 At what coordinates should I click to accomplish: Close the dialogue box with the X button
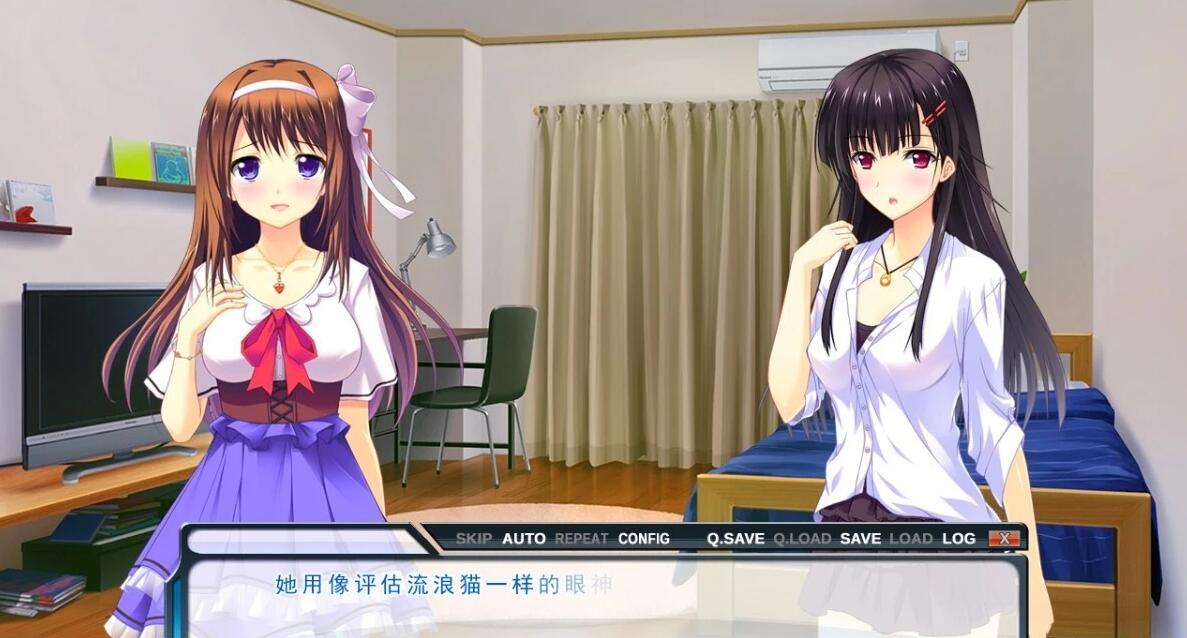[x=1004, y=538]
